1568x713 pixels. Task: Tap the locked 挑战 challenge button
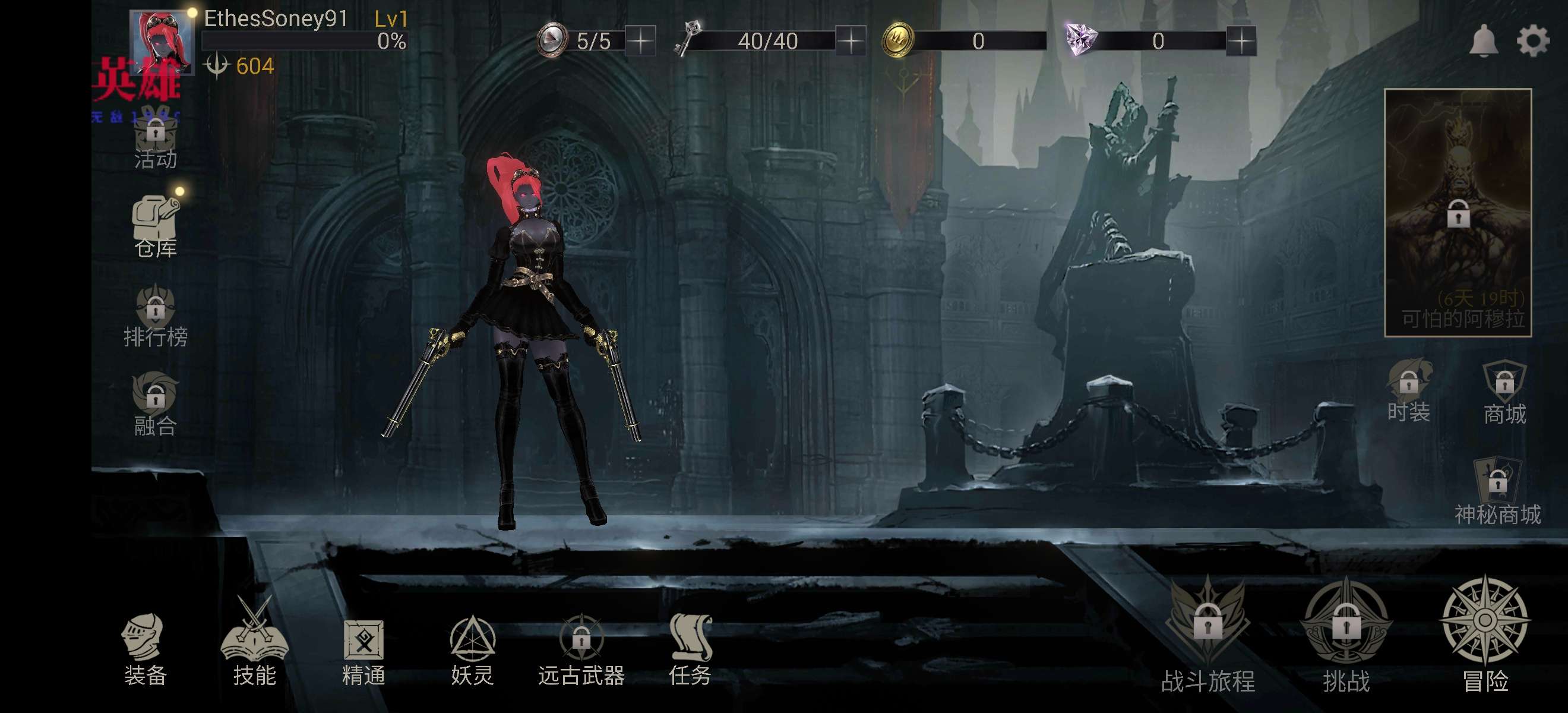(x=1346, y=633)
